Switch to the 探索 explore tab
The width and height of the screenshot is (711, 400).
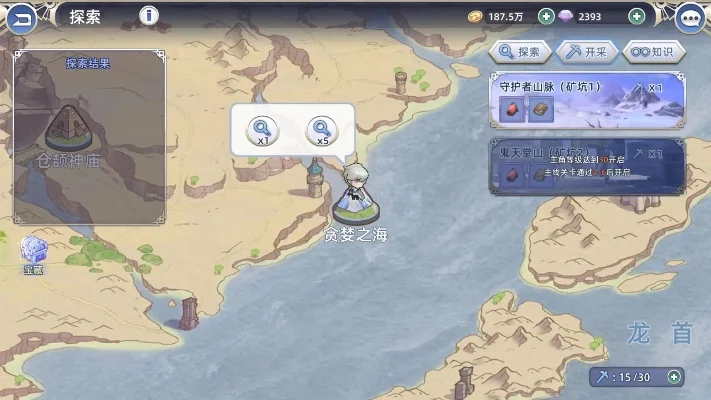pos(520,52)
